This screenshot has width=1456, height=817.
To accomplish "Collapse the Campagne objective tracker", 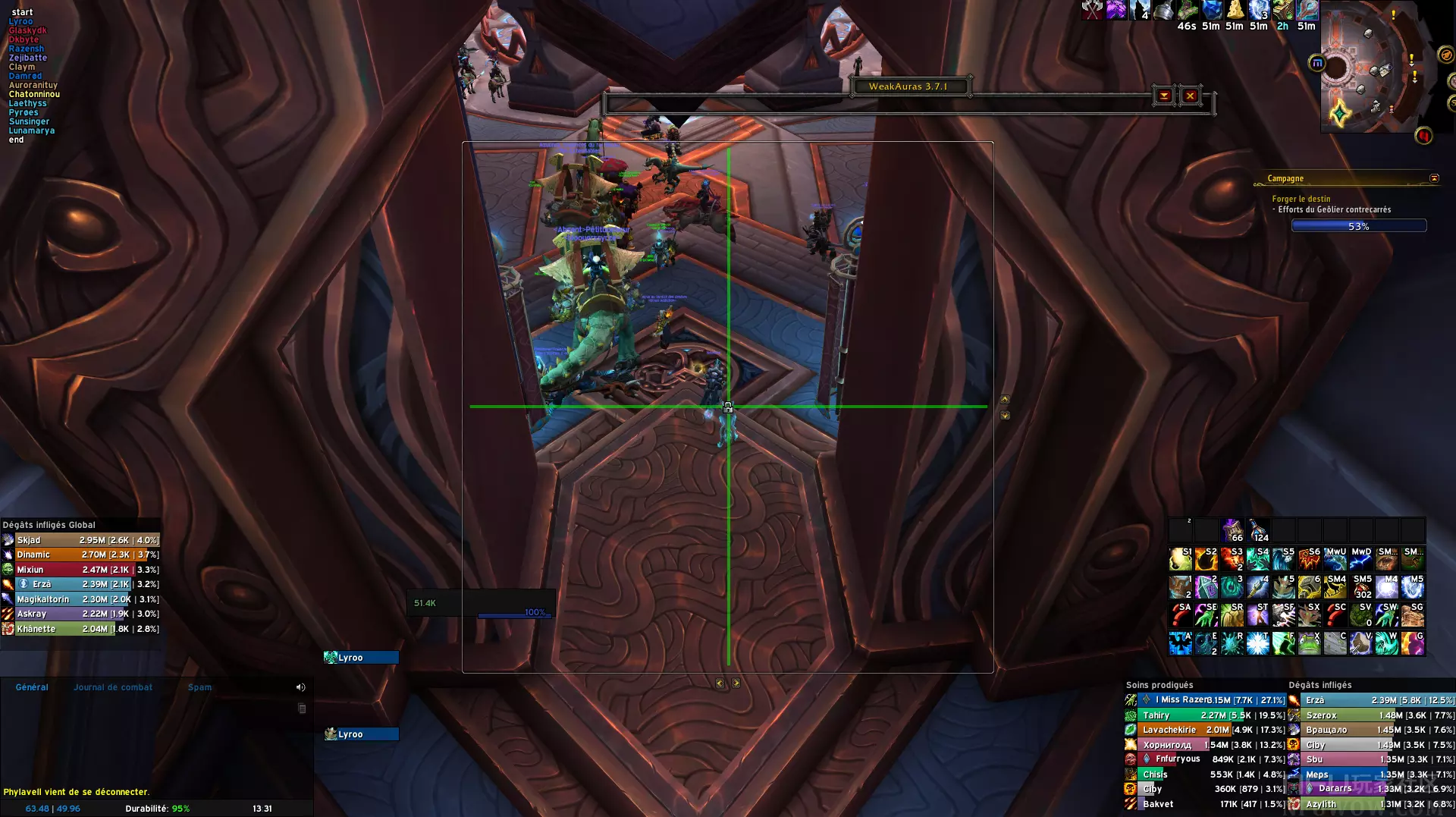I will click(x=1434, y=178).
